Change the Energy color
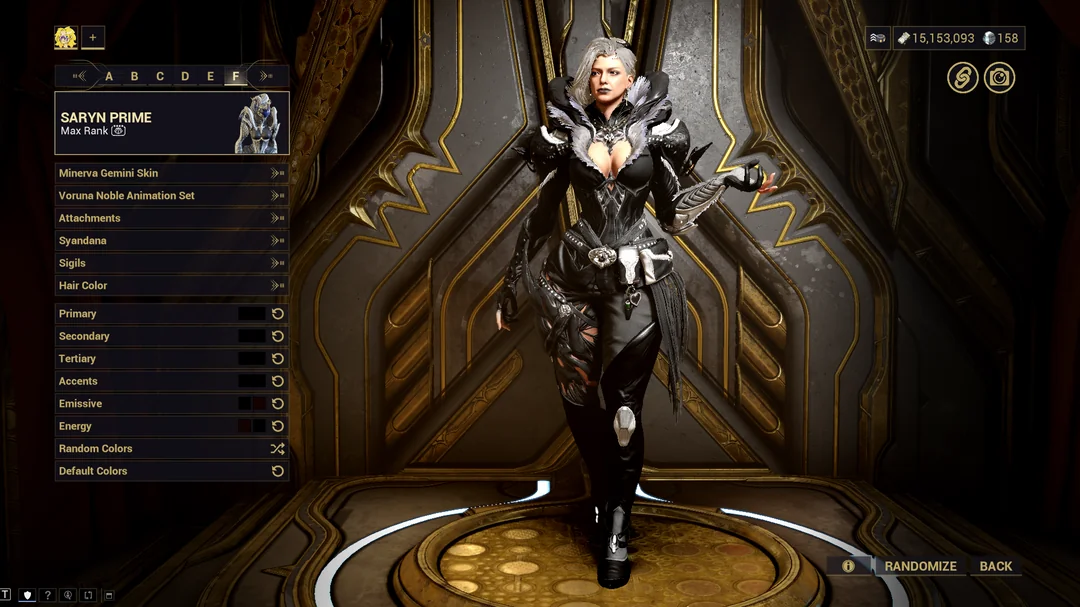The image size is (1080, 607). [x=252, y=426]
